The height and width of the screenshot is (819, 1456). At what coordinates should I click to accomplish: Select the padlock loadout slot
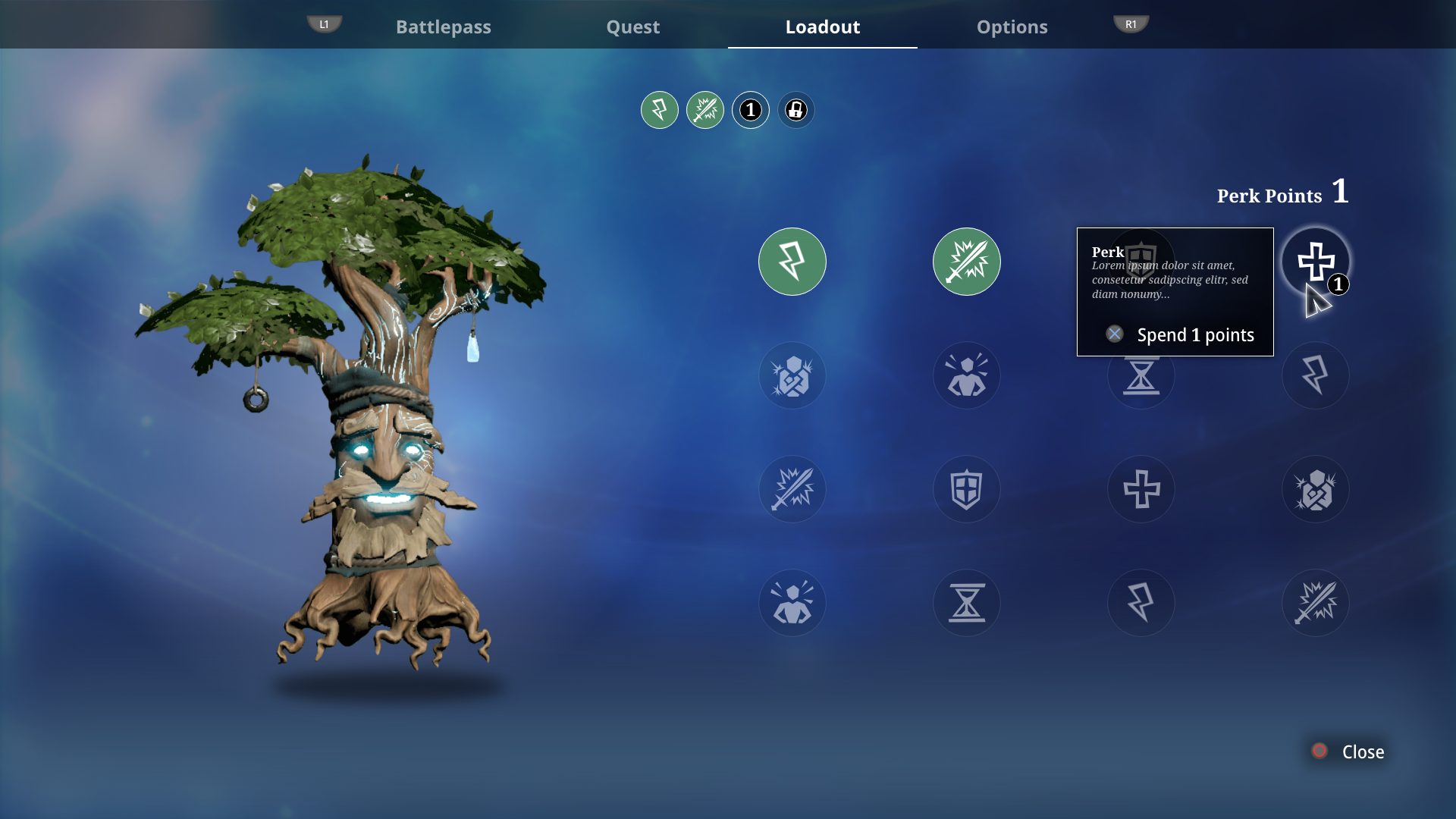pos(795,111)
